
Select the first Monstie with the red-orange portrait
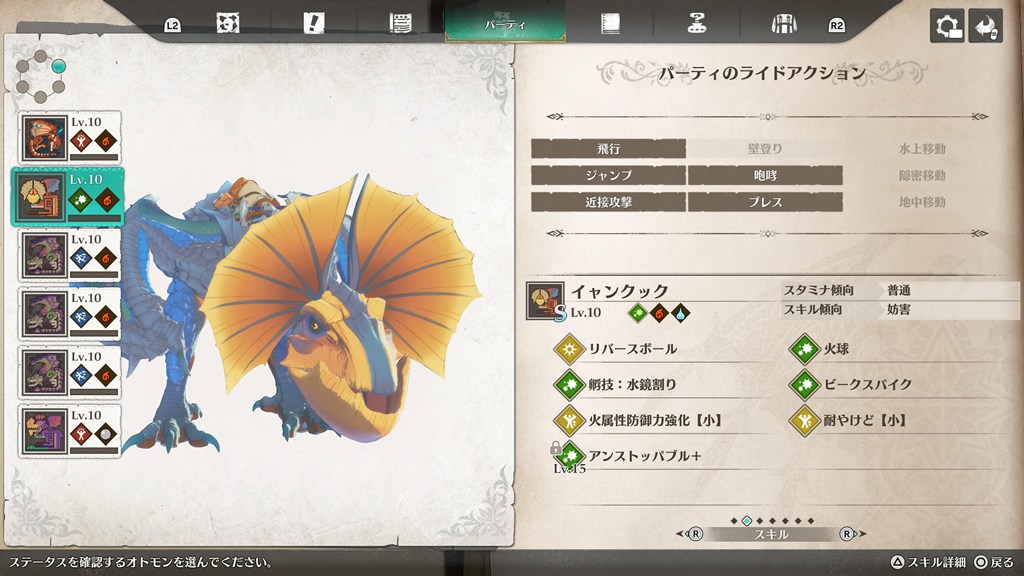70,138
